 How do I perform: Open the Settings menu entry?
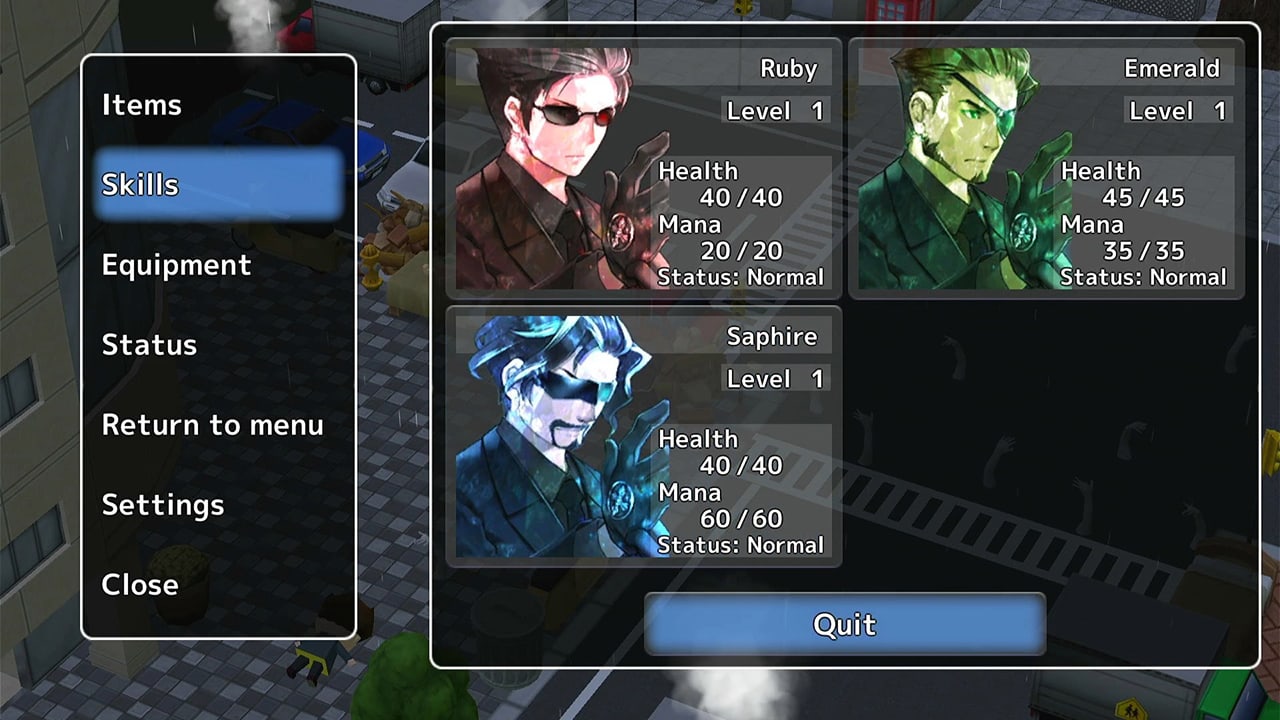(x=163, y=505)
